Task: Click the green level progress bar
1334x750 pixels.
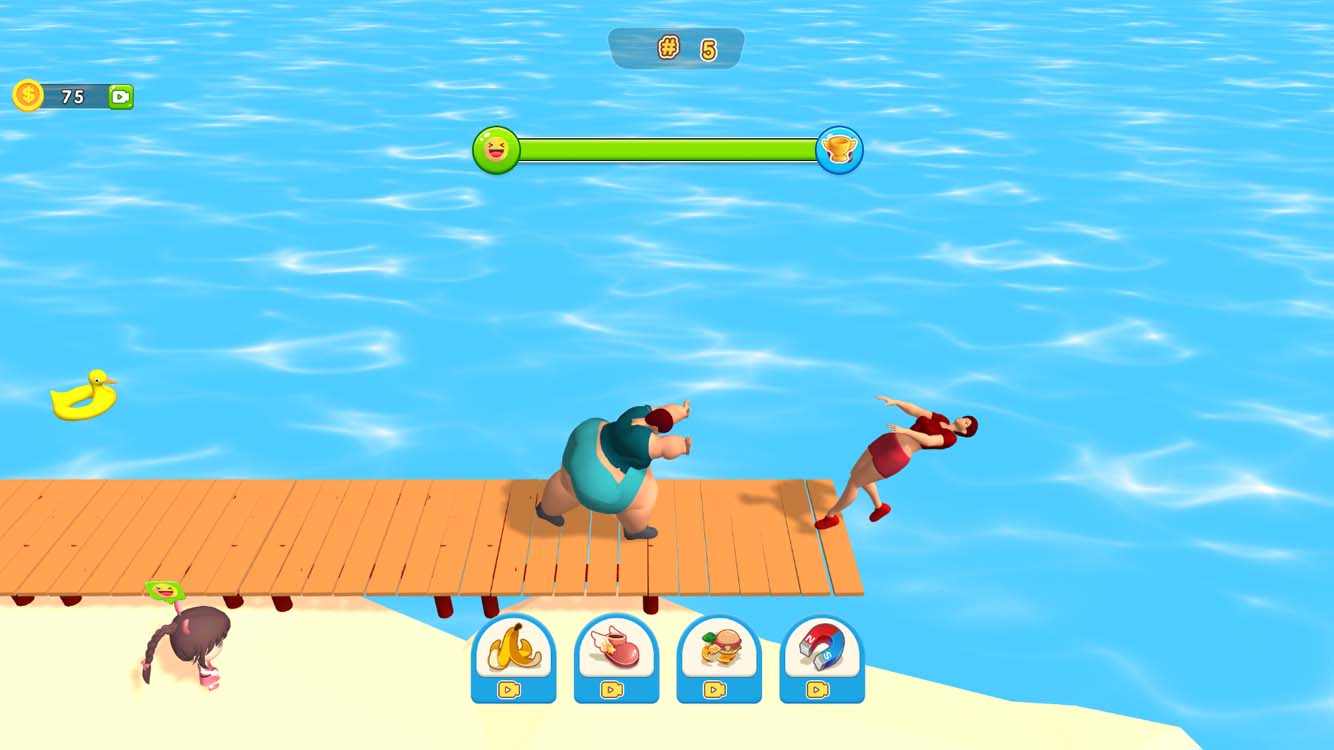Action: [x=670, y=150]
